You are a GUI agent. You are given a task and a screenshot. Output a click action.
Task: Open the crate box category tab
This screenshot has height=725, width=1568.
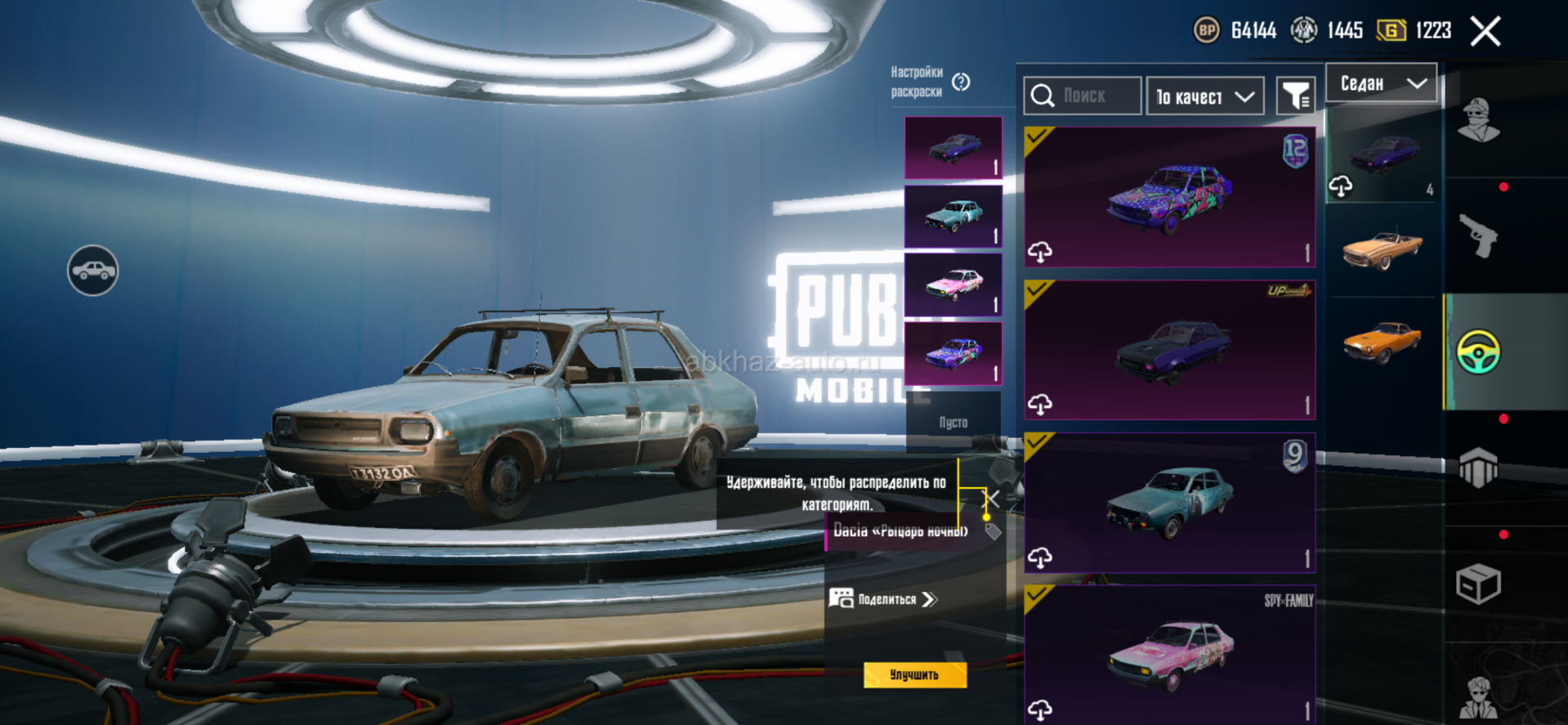click(1478, 584)
